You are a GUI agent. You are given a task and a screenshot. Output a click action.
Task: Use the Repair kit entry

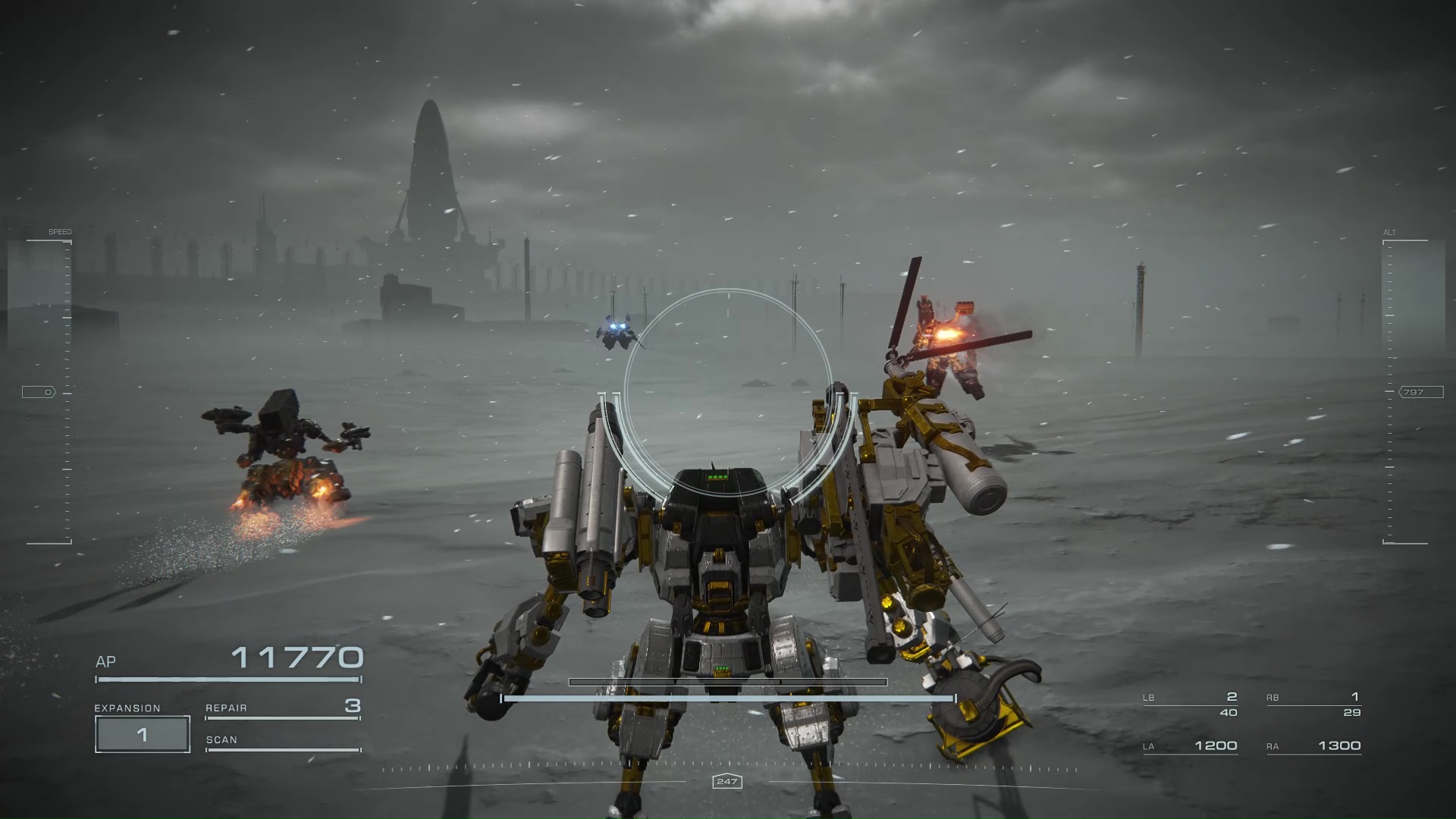click(x=282, y=708)
